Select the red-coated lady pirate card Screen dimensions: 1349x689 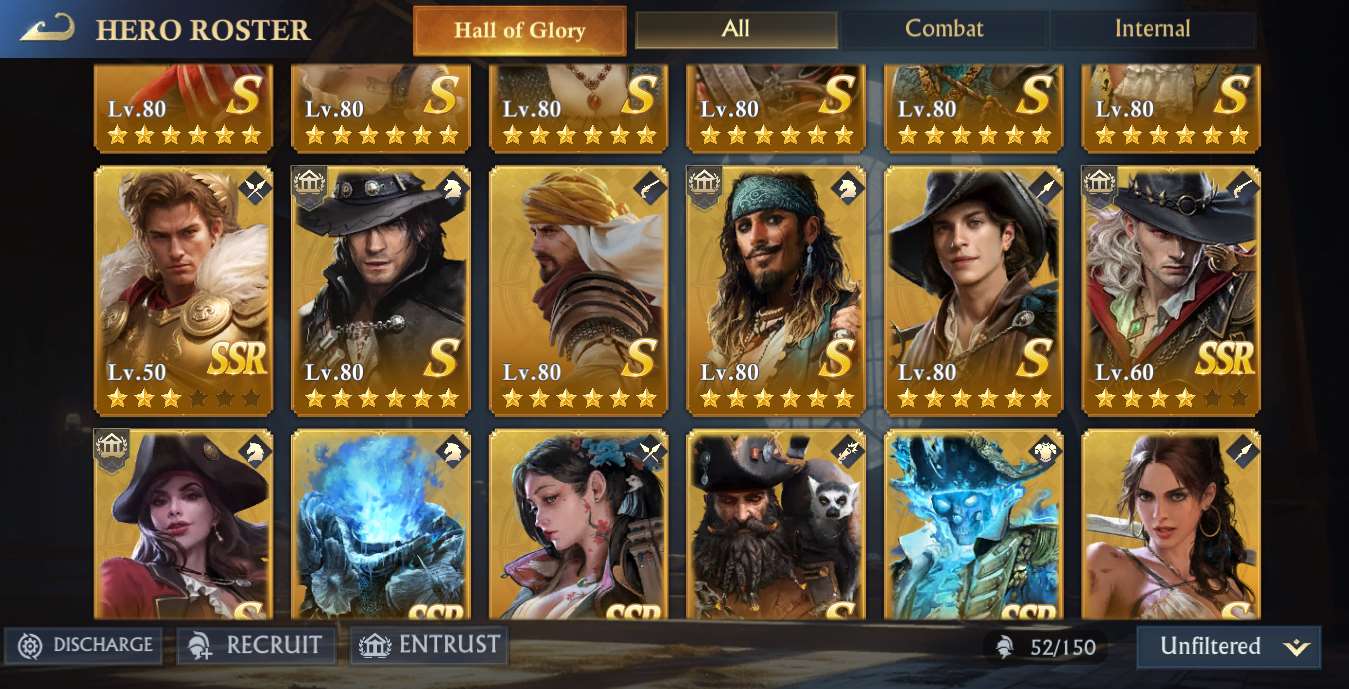click(182, 525)
